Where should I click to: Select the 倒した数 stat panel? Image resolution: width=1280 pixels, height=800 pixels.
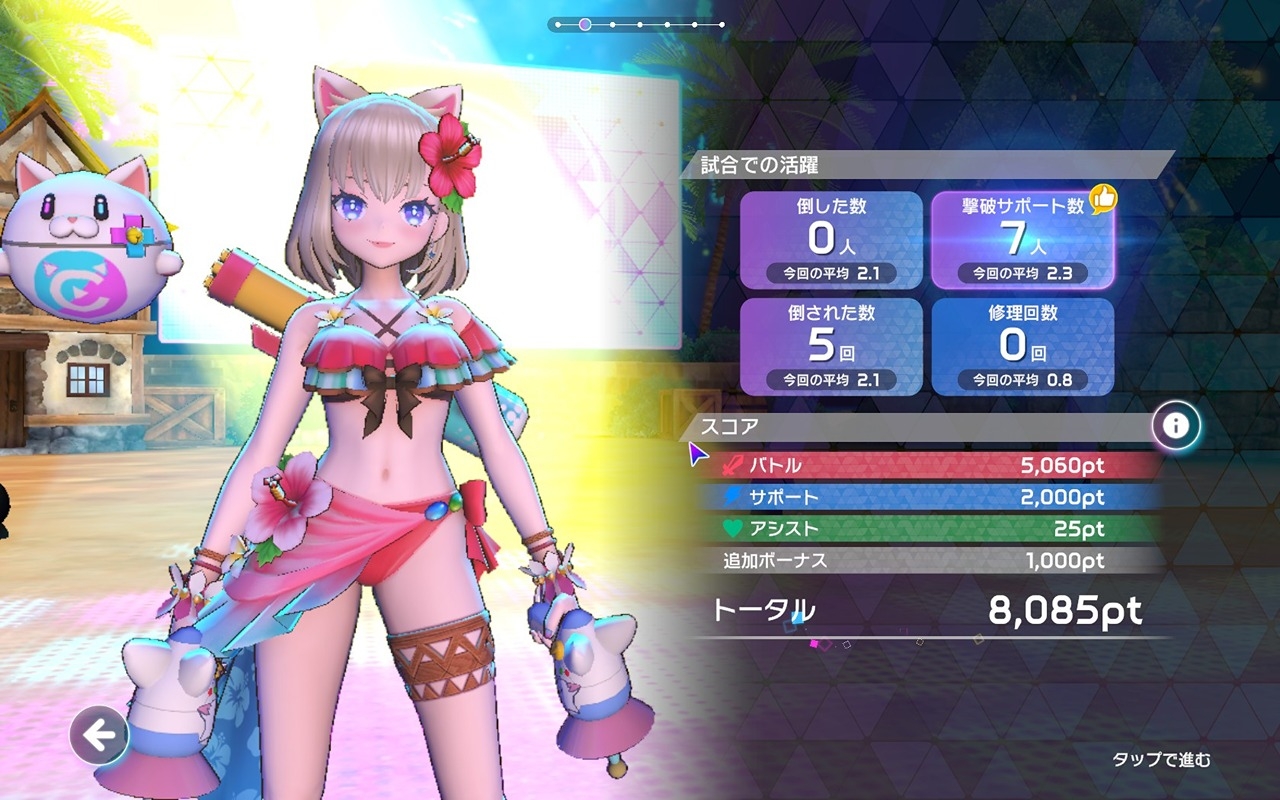tap(831, 239)
